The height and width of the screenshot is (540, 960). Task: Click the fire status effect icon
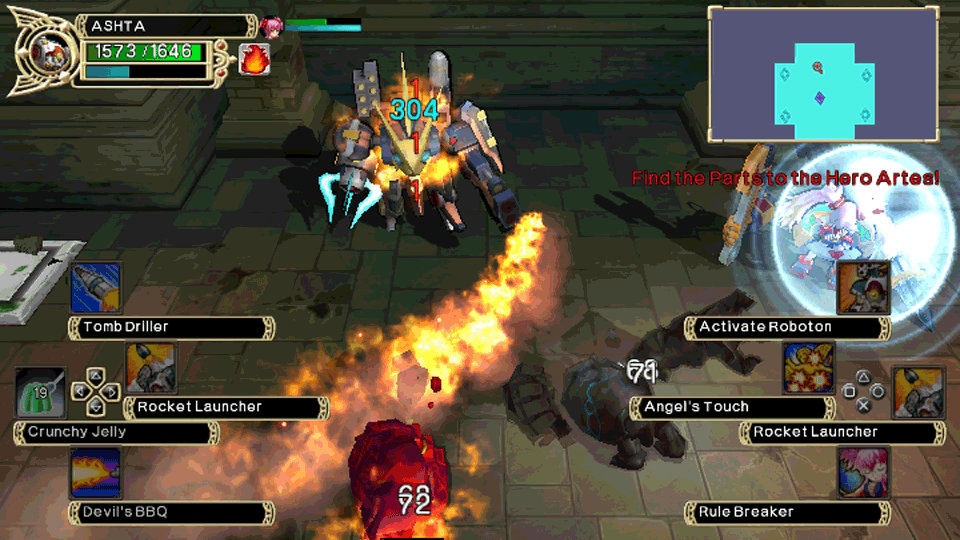tap(253, 59)
